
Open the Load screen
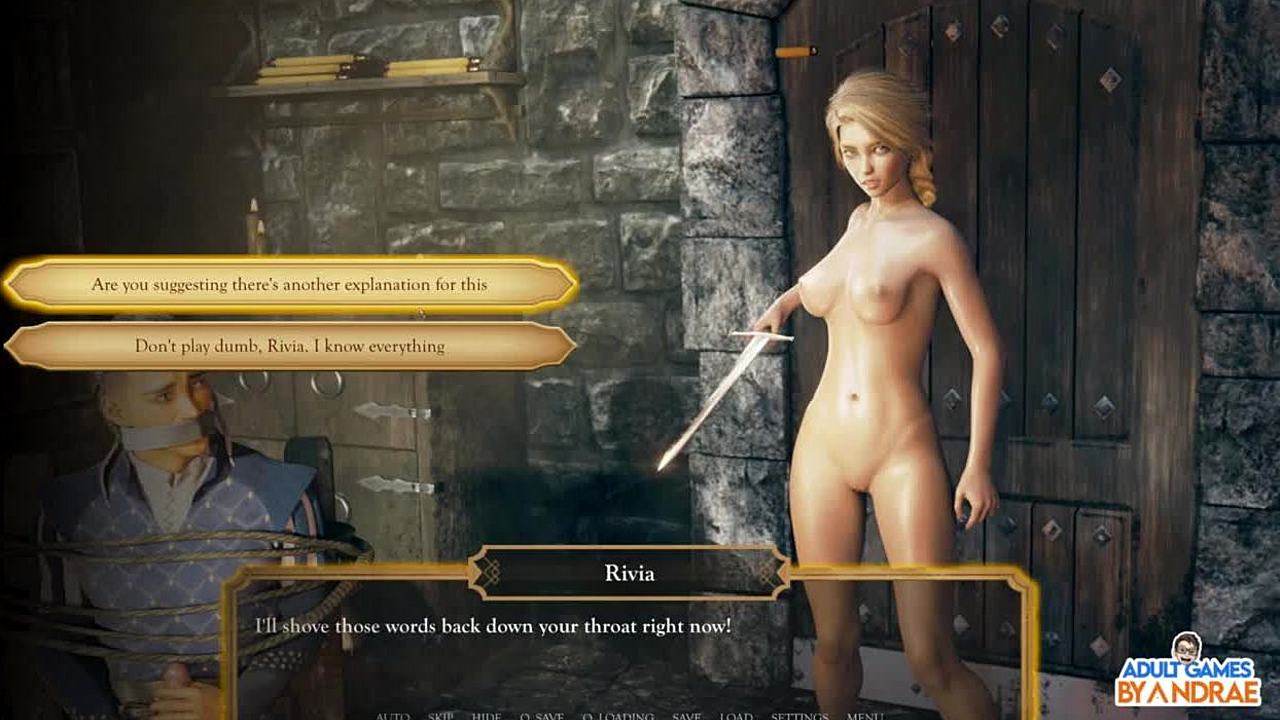click(x=736, y=716)
